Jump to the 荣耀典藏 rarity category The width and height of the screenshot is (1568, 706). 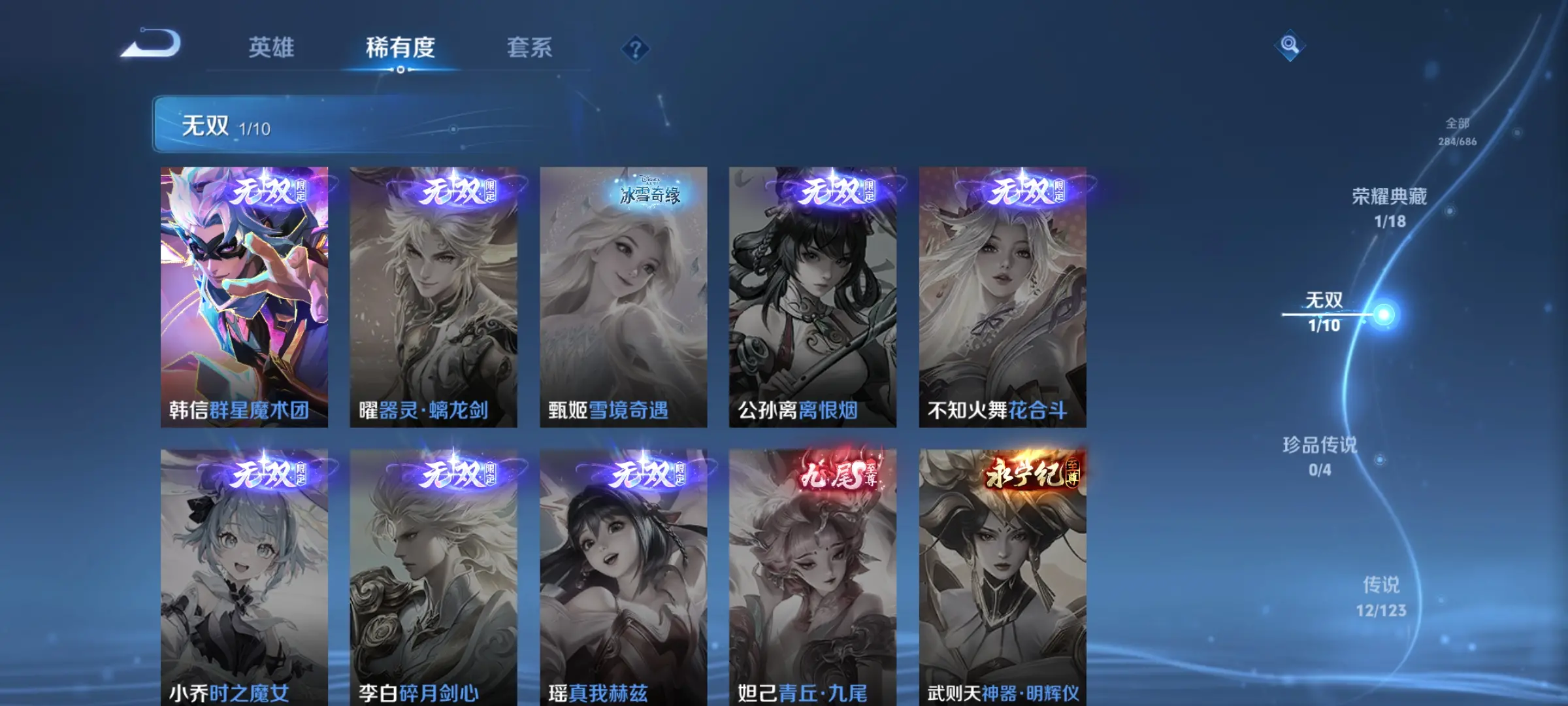(x=1389, y=207)
